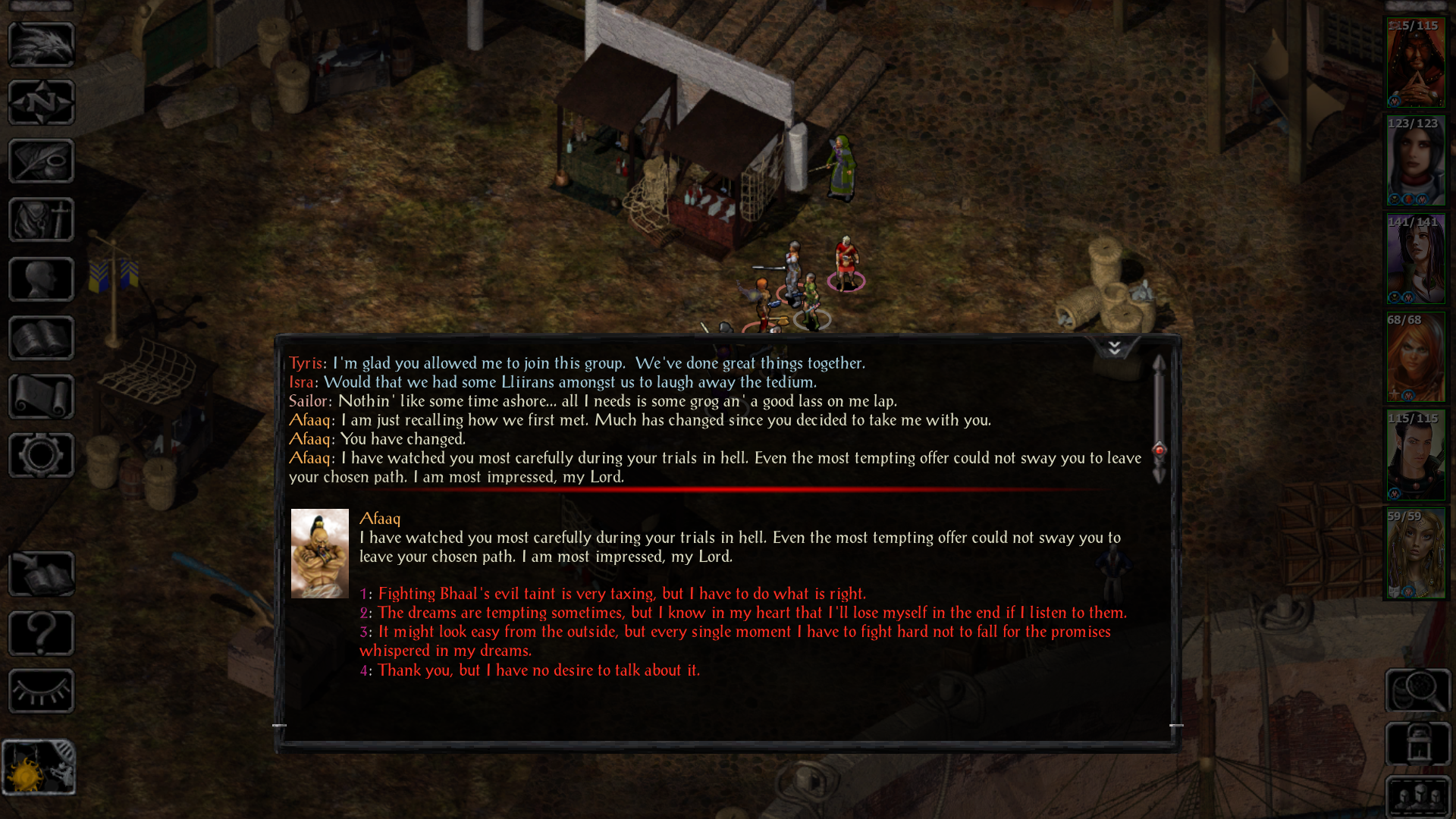Toggle the eye icon to hide the interface
1456x819 pixels.
point(41,691)
